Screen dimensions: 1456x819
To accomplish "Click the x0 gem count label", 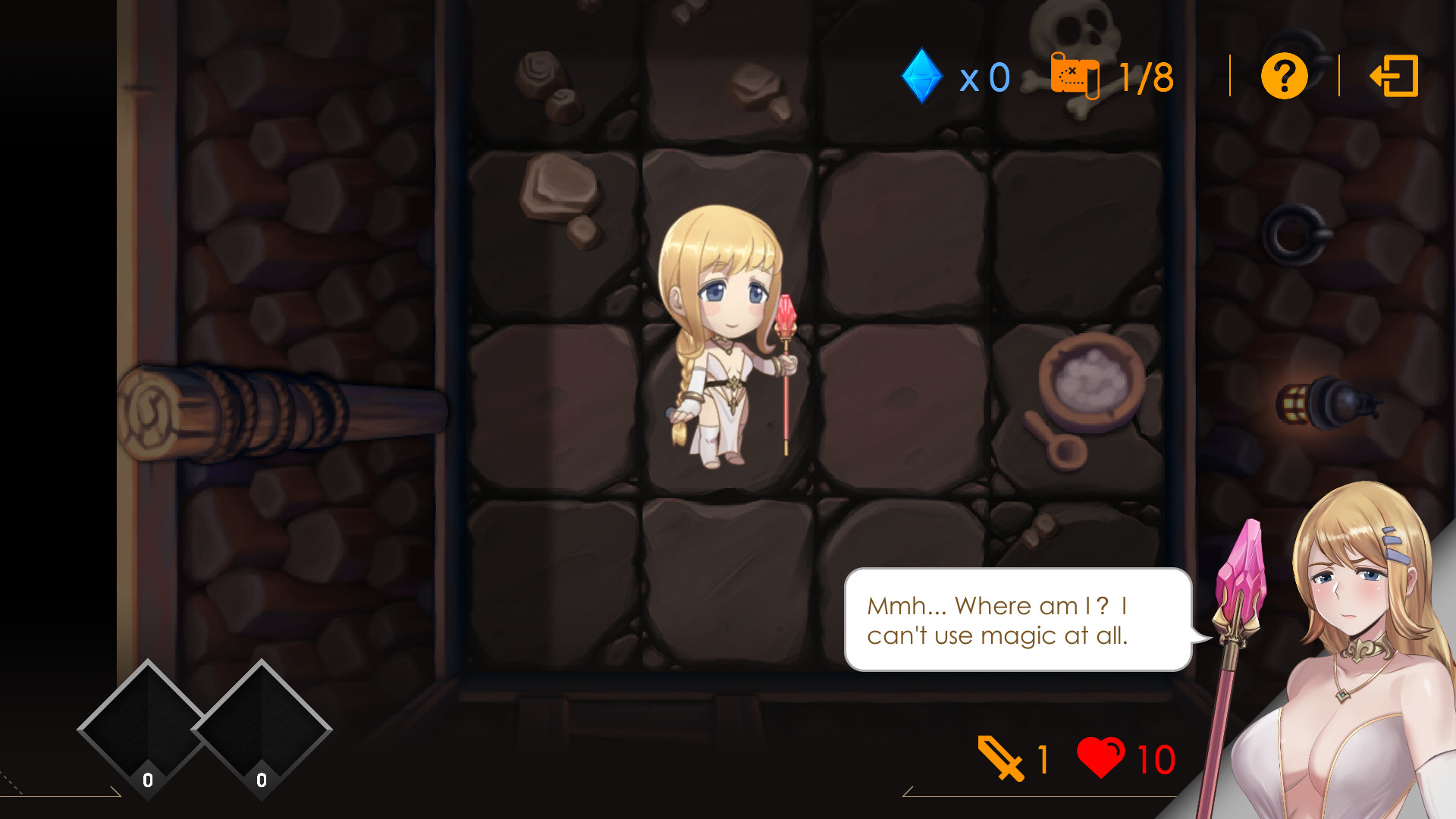I will coord(983,75).
